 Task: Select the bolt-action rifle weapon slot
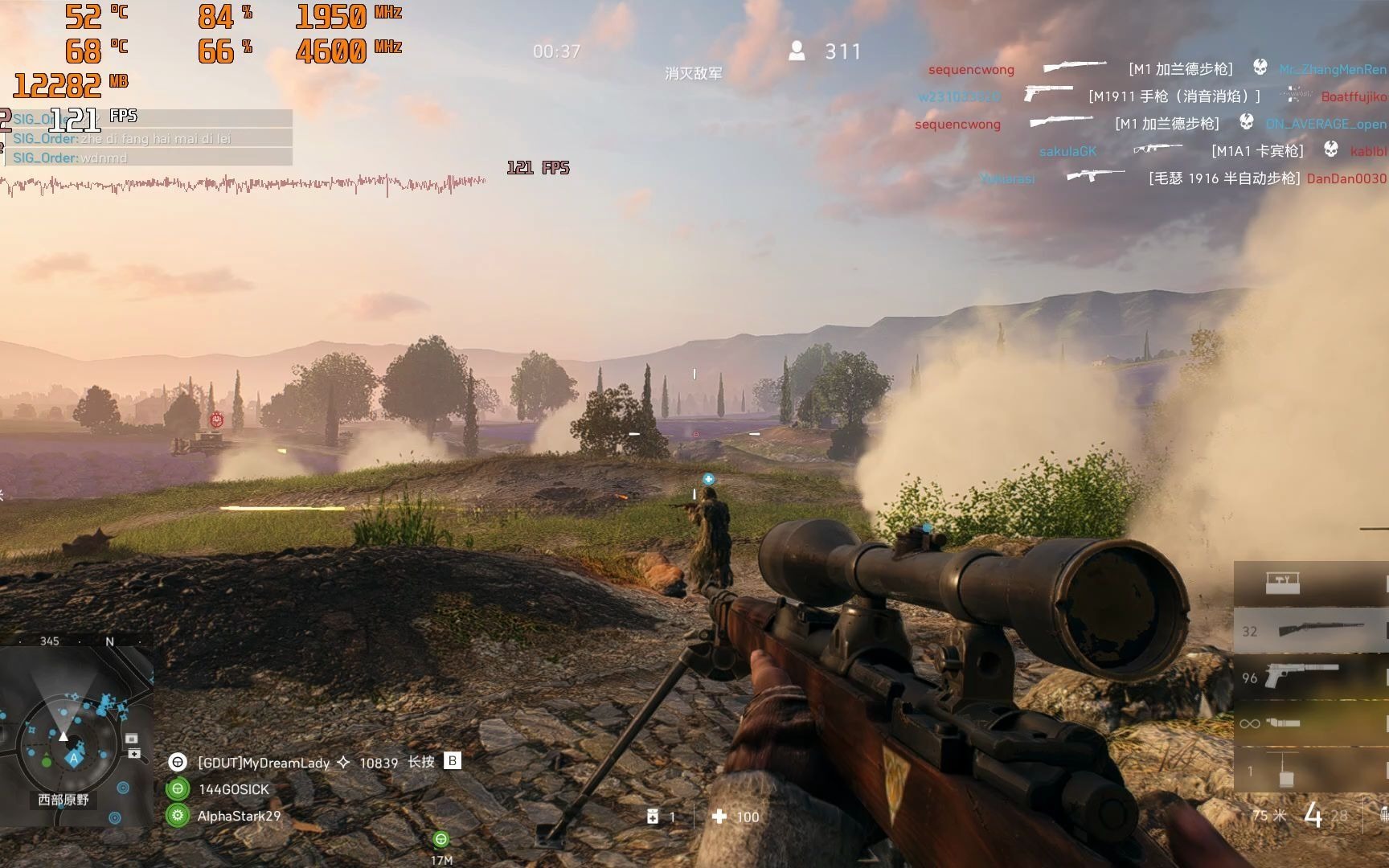pos(1310,630)
